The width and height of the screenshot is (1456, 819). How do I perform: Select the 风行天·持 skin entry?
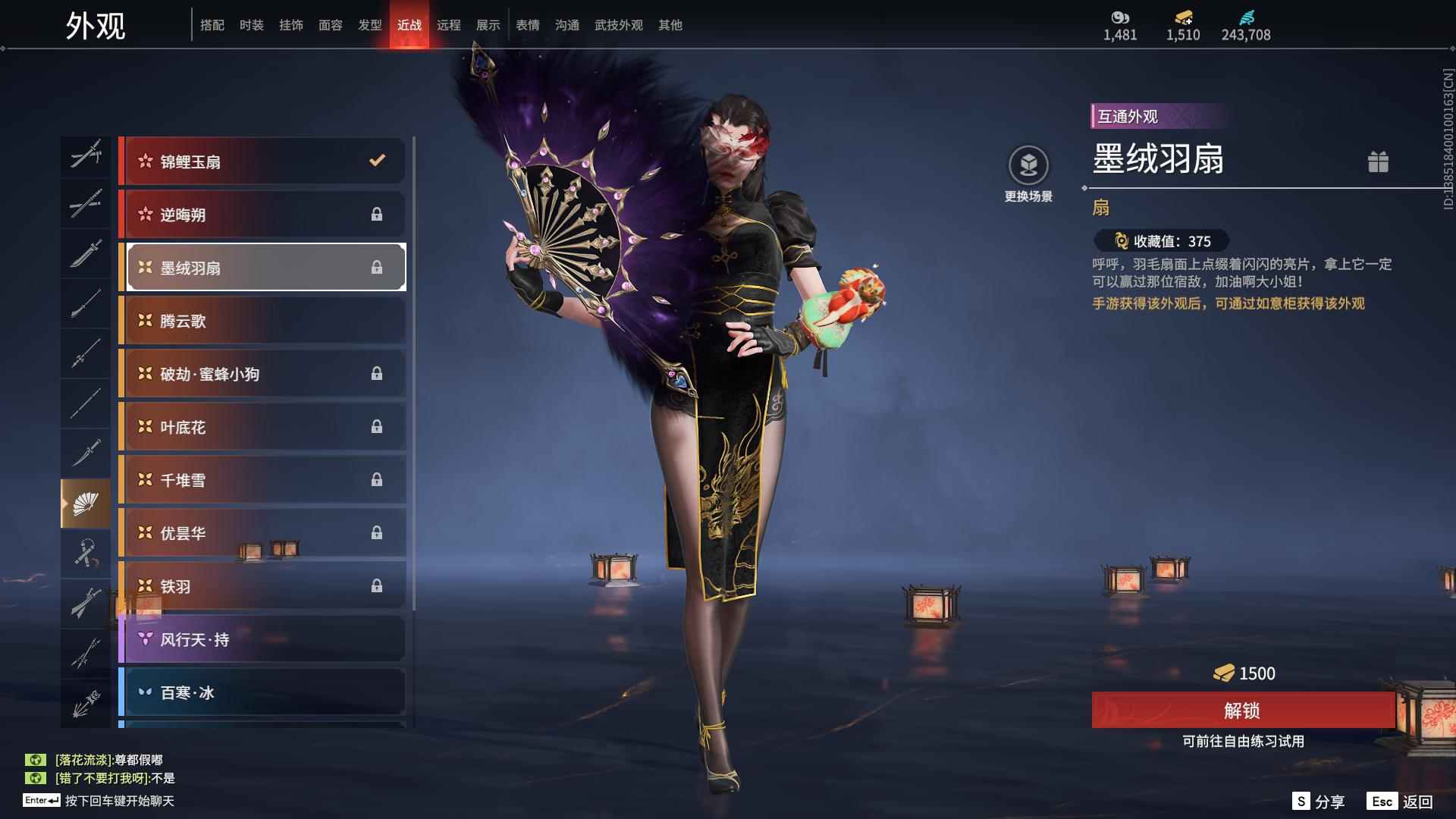262,639
